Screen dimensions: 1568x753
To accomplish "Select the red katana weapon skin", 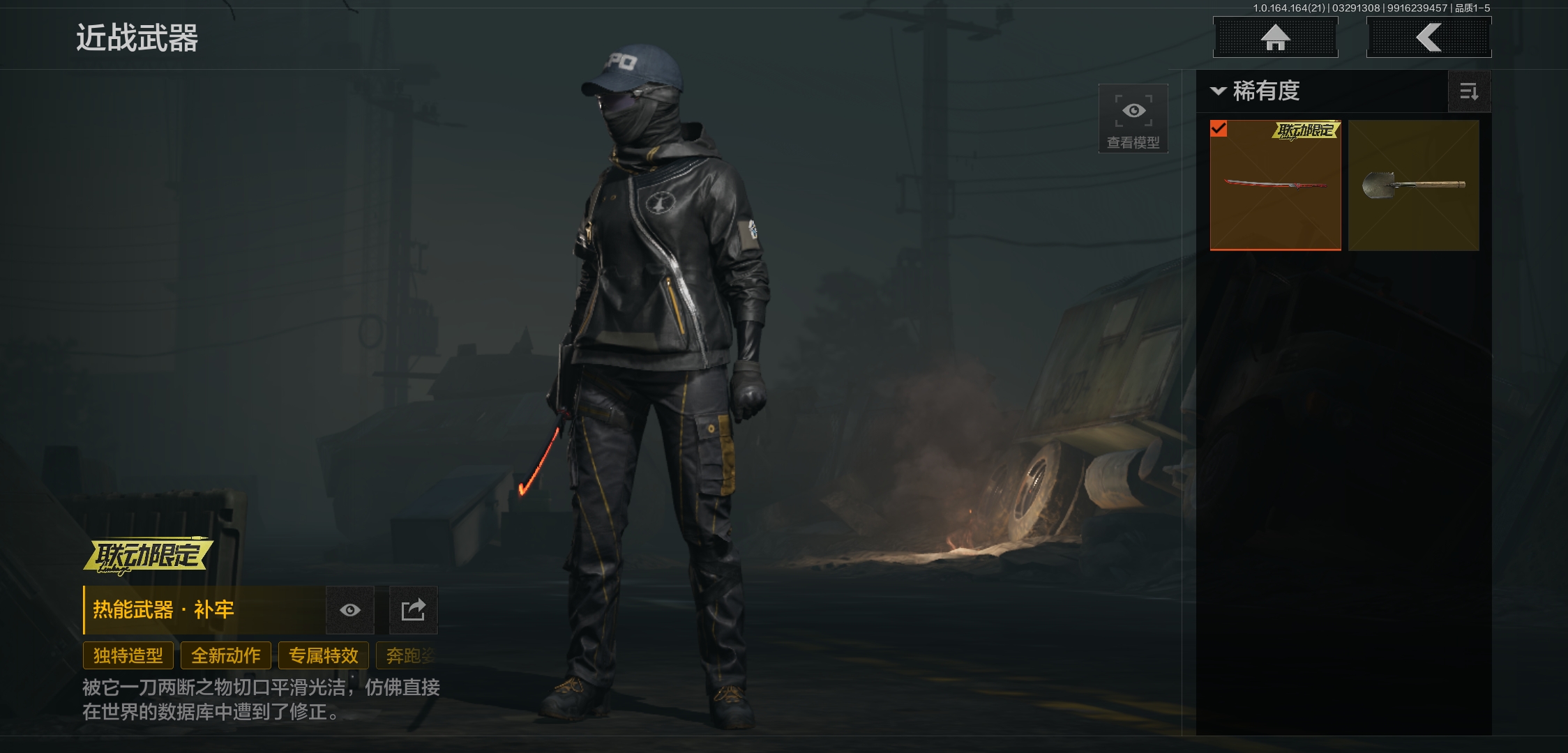I will click(x=1275, y=185).
